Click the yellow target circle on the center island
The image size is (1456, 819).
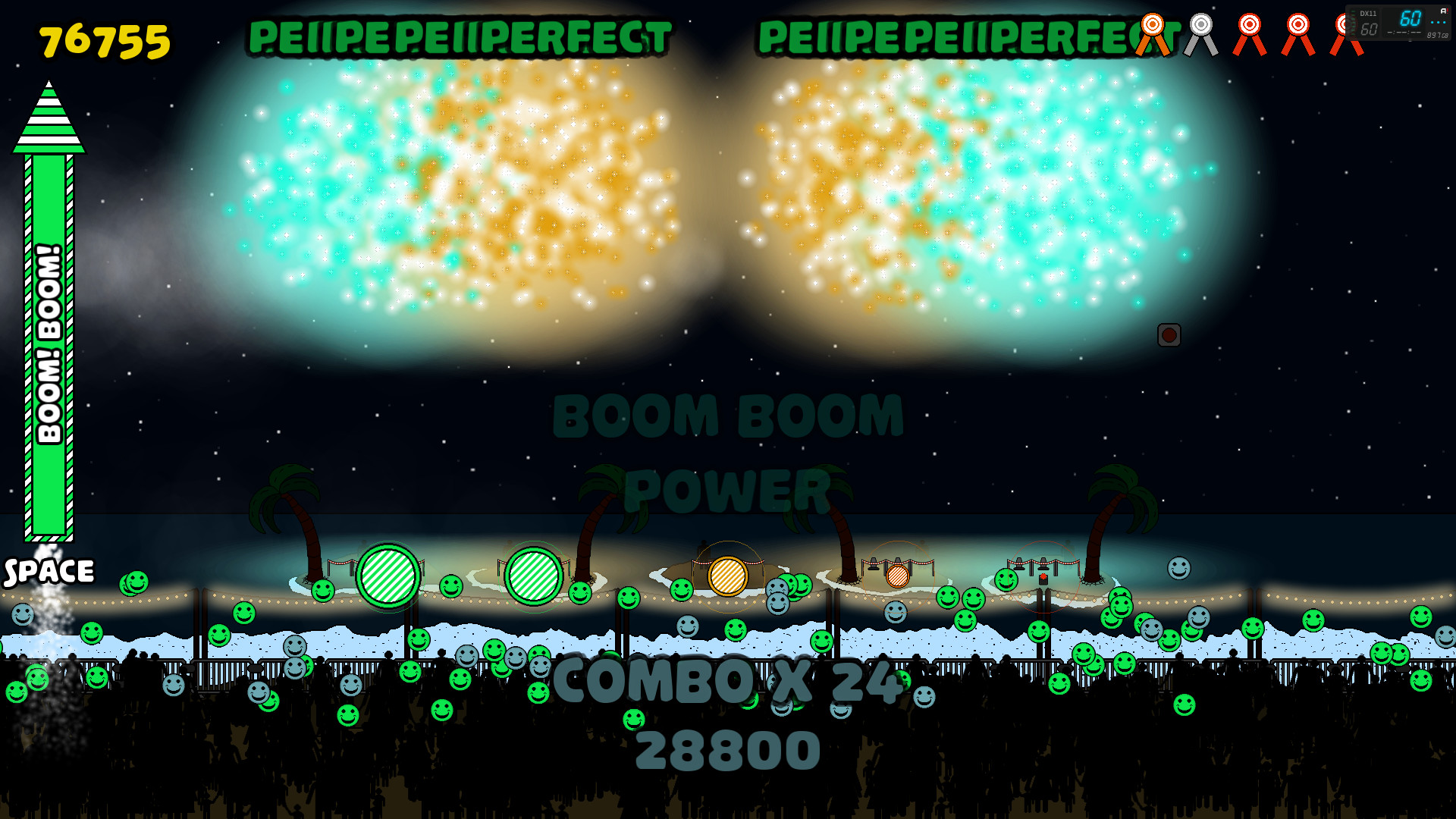click(728, 576)
